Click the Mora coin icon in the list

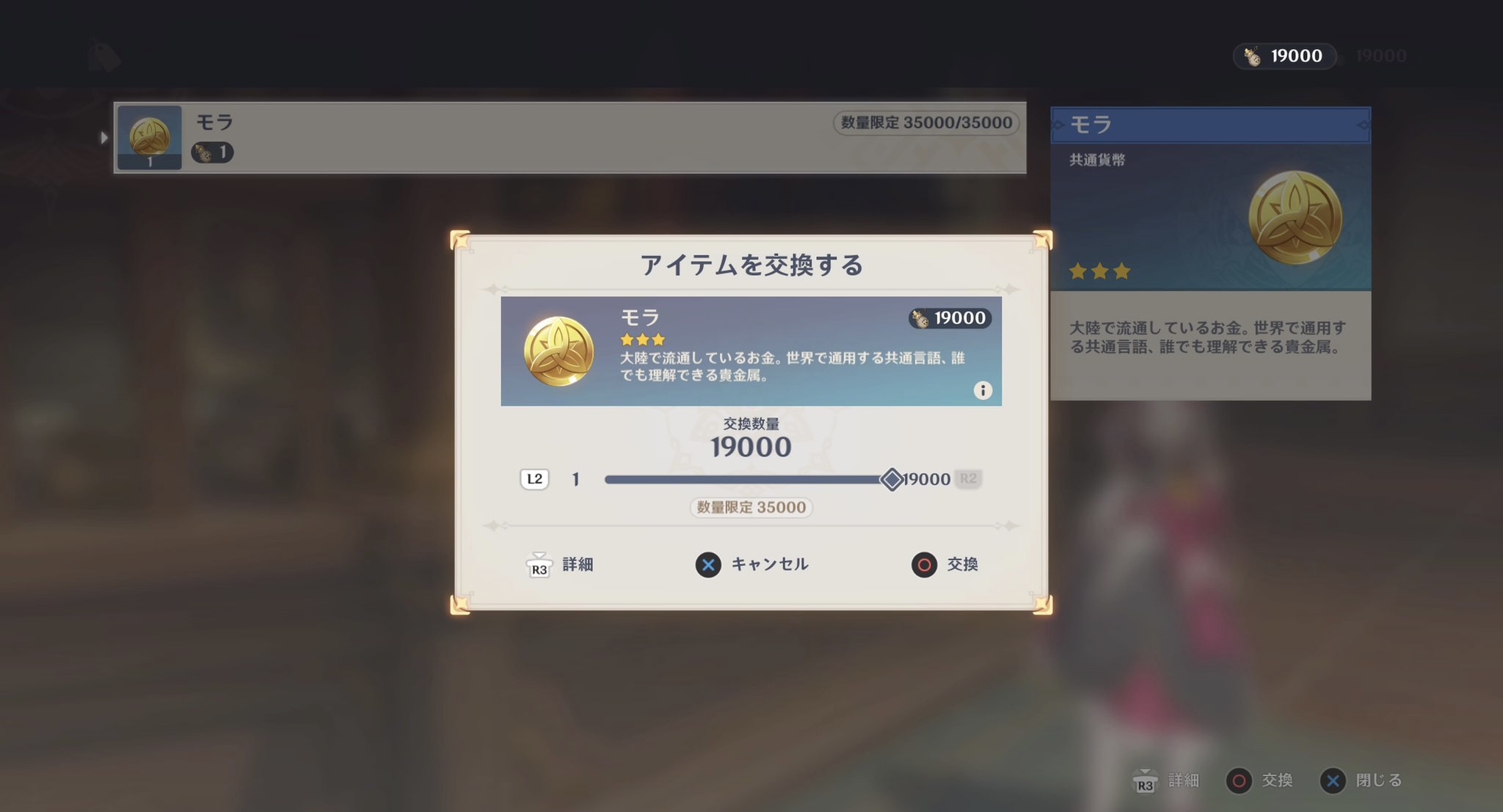tap(148, 137)
